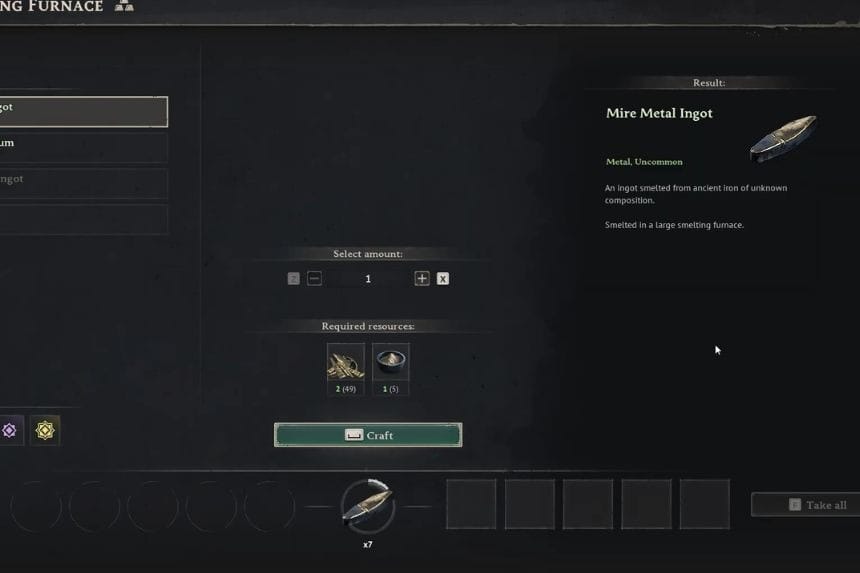Click the green Craft button

368,435
